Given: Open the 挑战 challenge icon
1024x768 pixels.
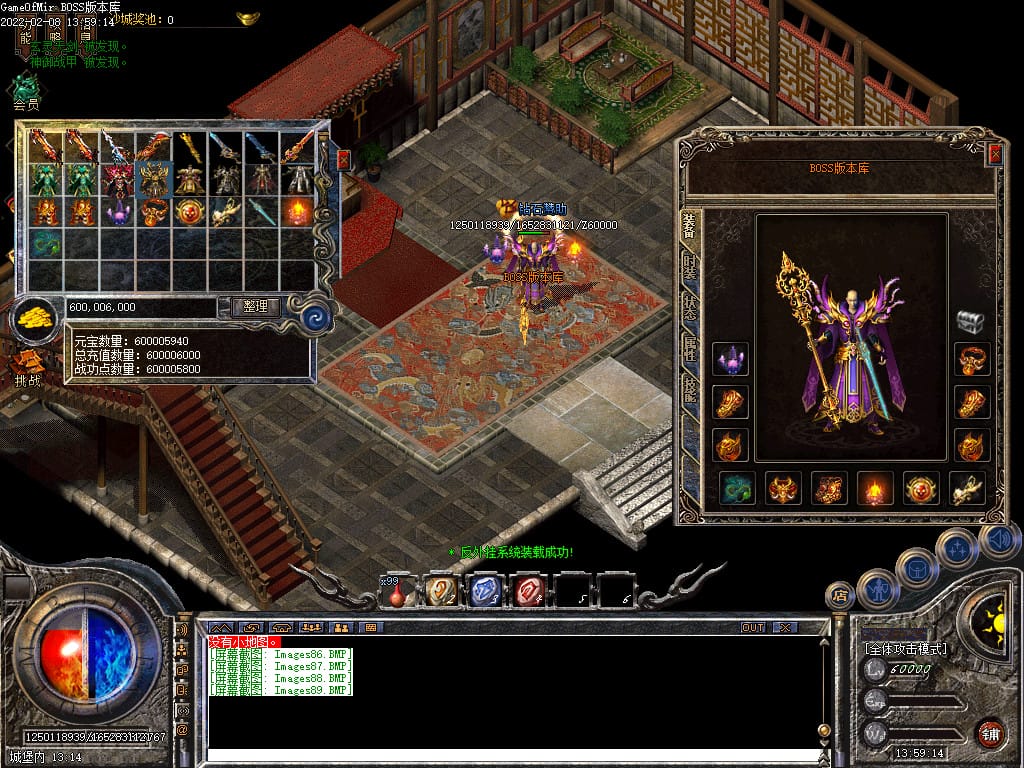Looking at the screenshot, I should [x=28, y=365].
